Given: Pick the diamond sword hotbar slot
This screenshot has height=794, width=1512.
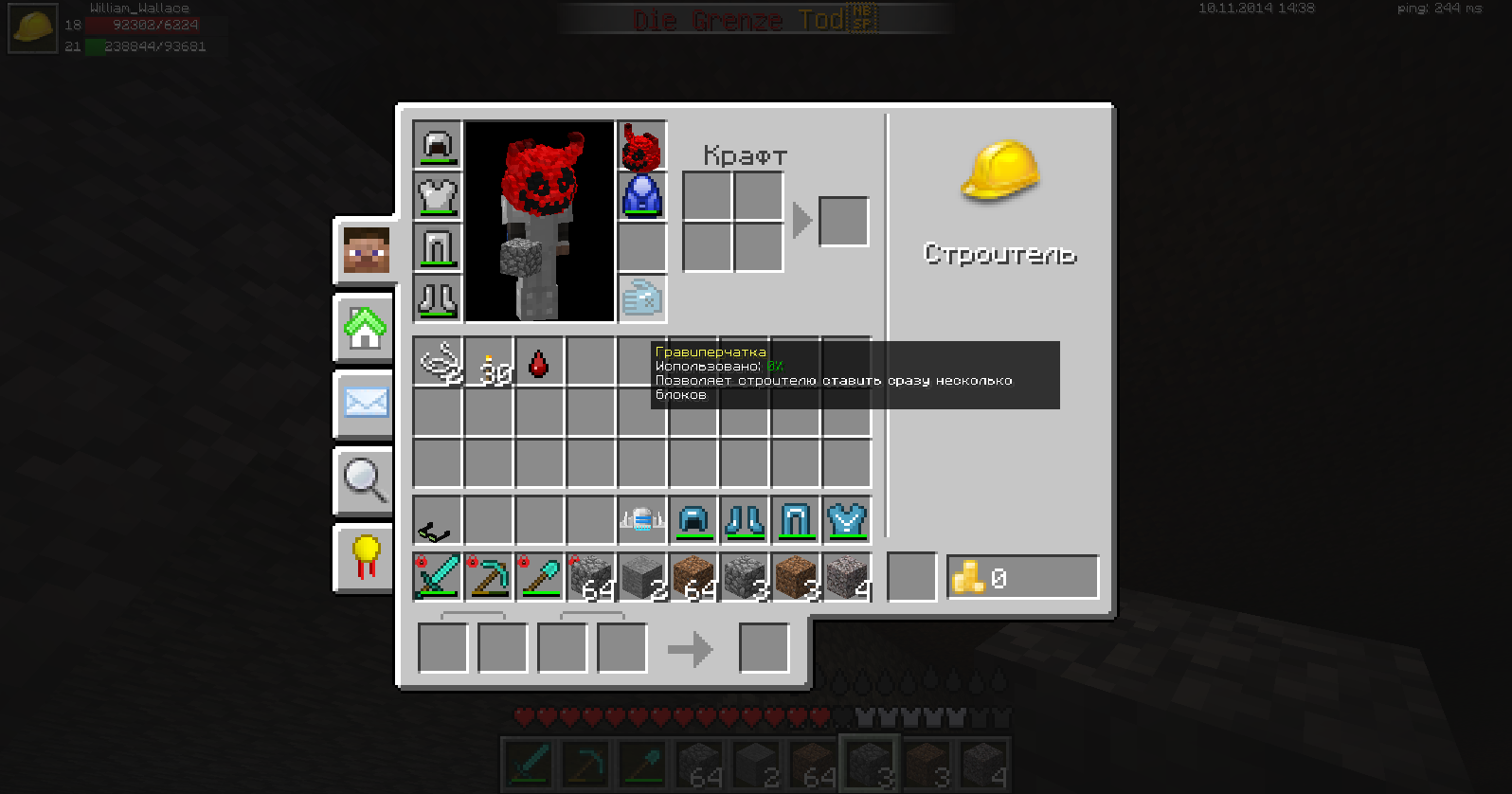Looking at the screenshot, I should click(438, 576).
